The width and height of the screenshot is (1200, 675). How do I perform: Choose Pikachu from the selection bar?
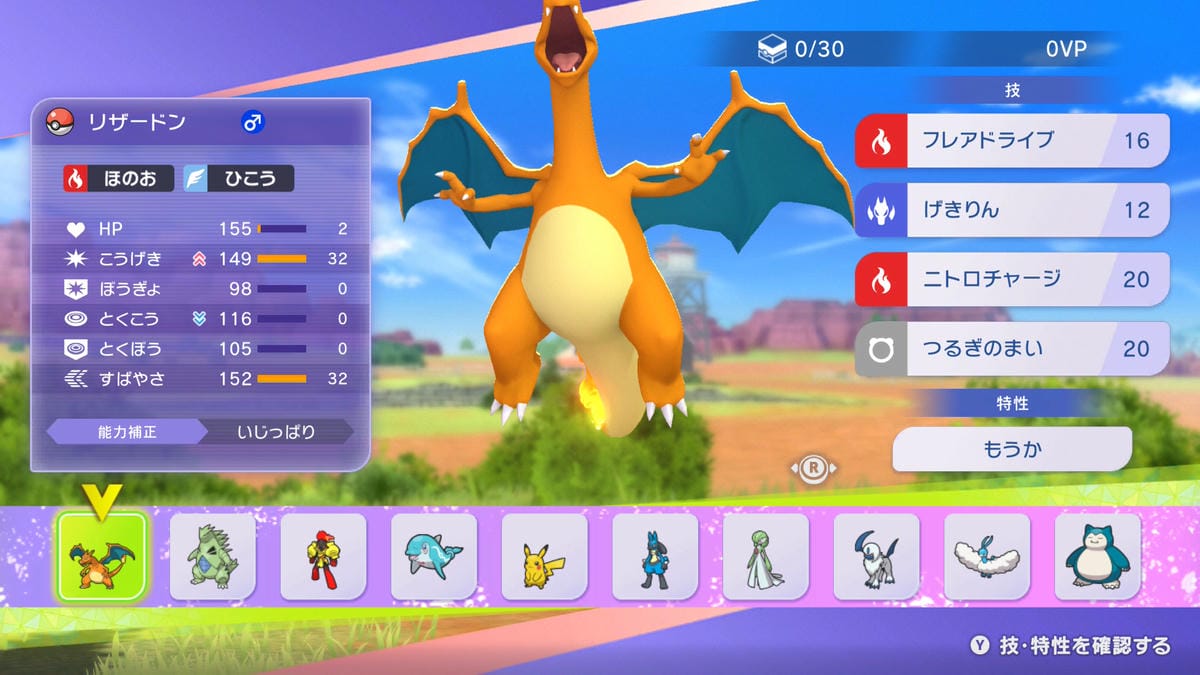(x=544, y=556)
